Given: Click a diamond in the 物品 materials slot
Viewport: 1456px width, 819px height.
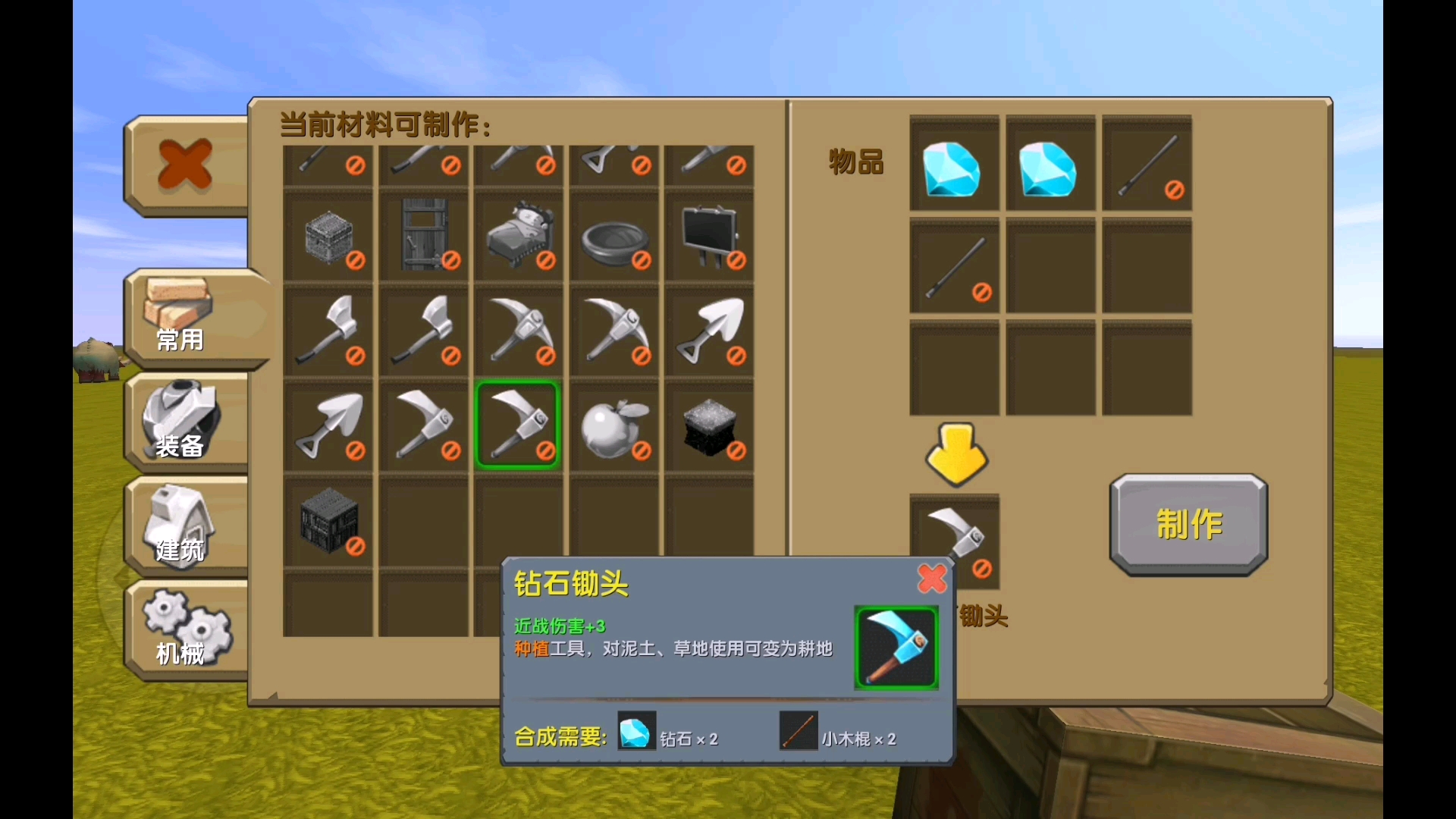Looking at the screenshot, I should pyautogui.click(x=955, y=165).
